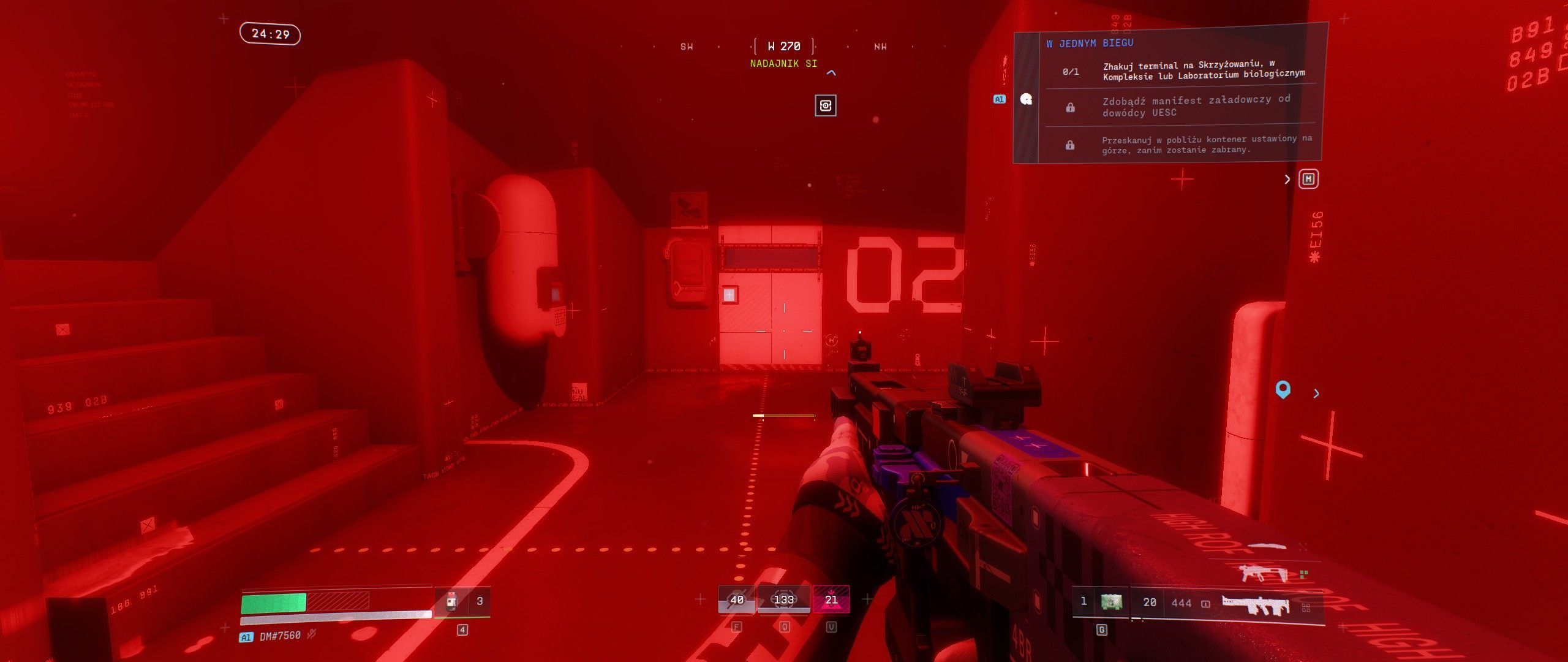Click the DM#7560 player name tag

tap(279, 636)
